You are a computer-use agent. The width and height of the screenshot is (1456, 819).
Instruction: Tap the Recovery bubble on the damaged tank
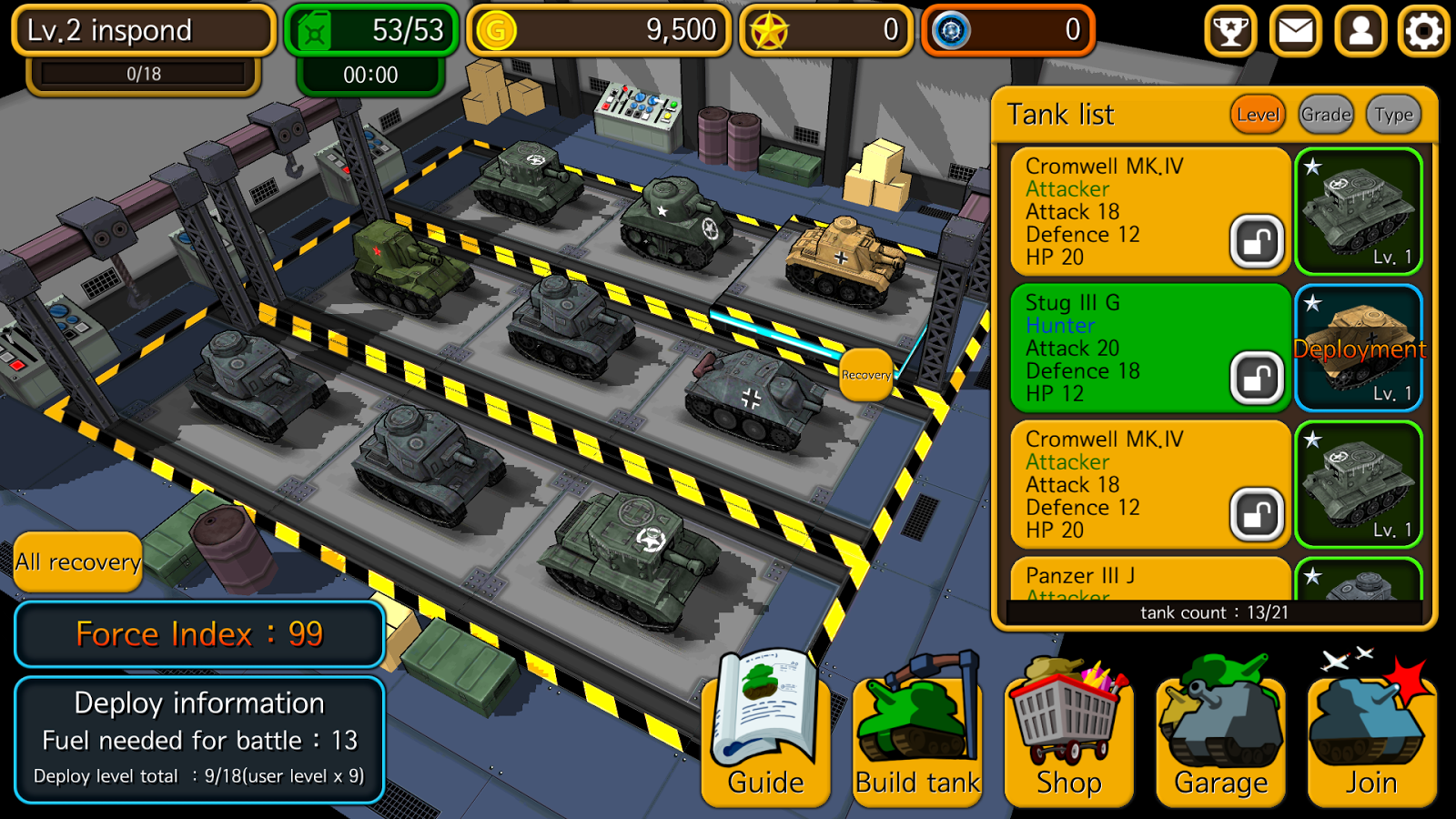pos(865,374)
